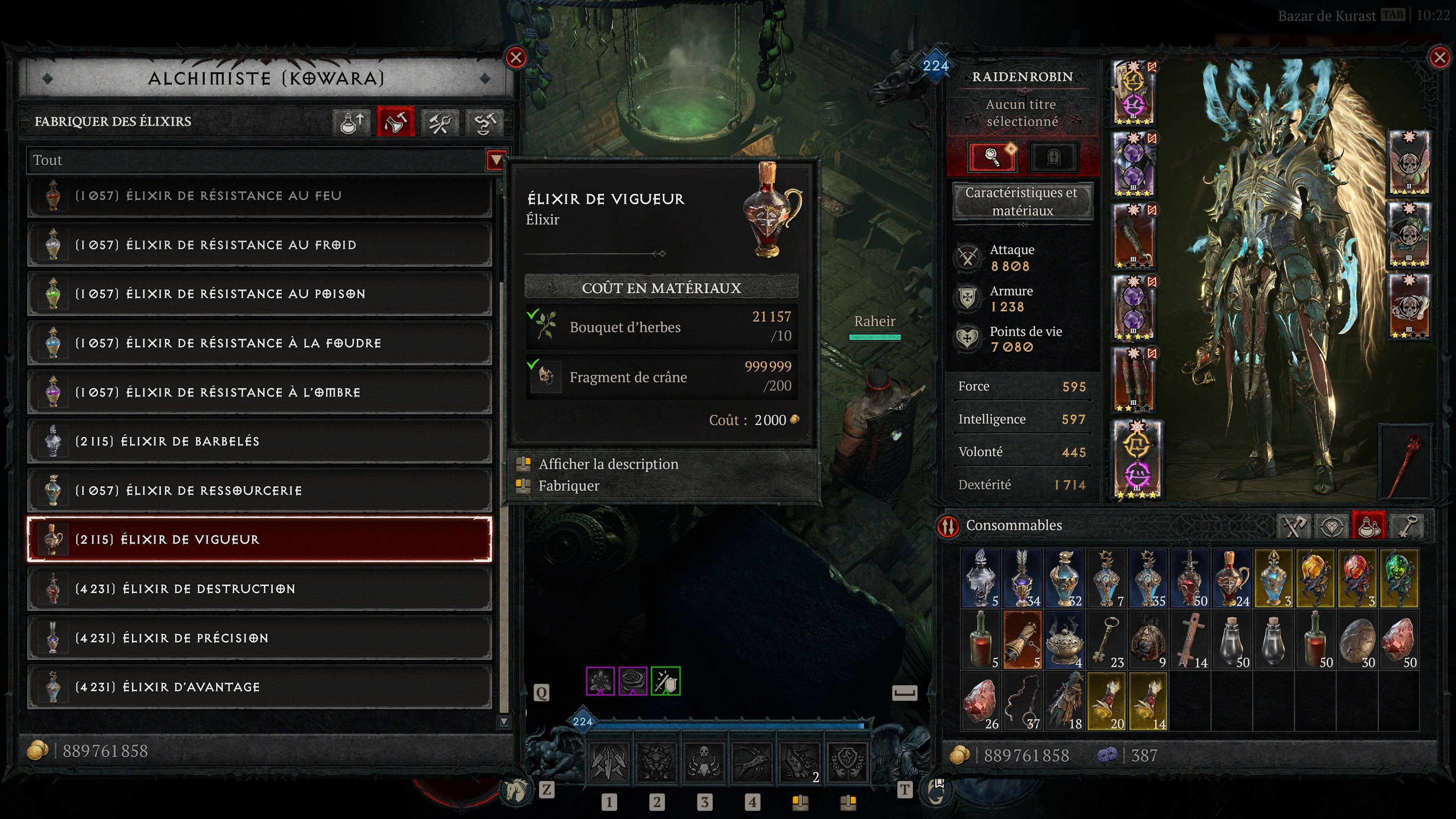Viewport: 1456px width, 819px height.
Task: Select 'Élixir de destruction' in the crafting list
Action: (260, 588)
